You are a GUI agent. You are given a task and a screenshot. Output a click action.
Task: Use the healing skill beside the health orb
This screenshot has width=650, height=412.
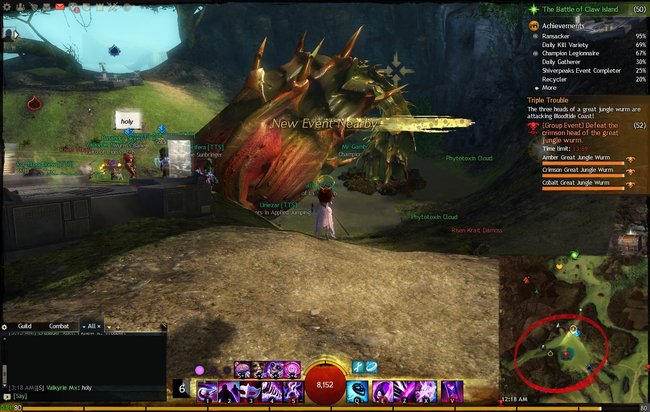(358, 390)
